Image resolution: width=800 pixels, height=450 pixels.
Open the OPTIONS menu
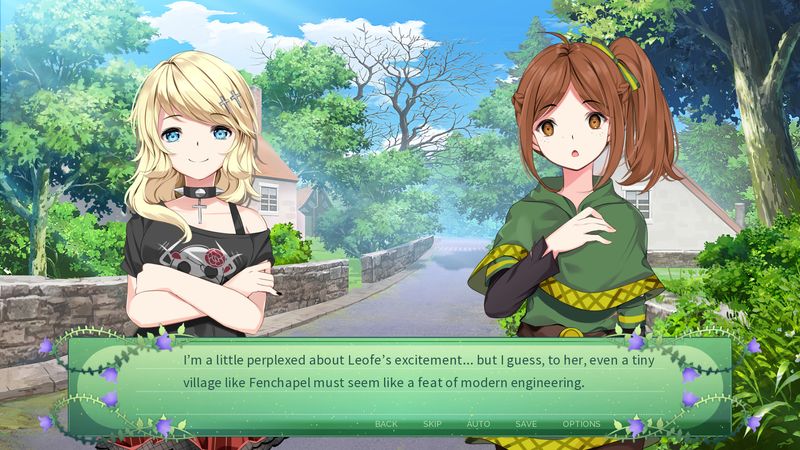point(581,424)
